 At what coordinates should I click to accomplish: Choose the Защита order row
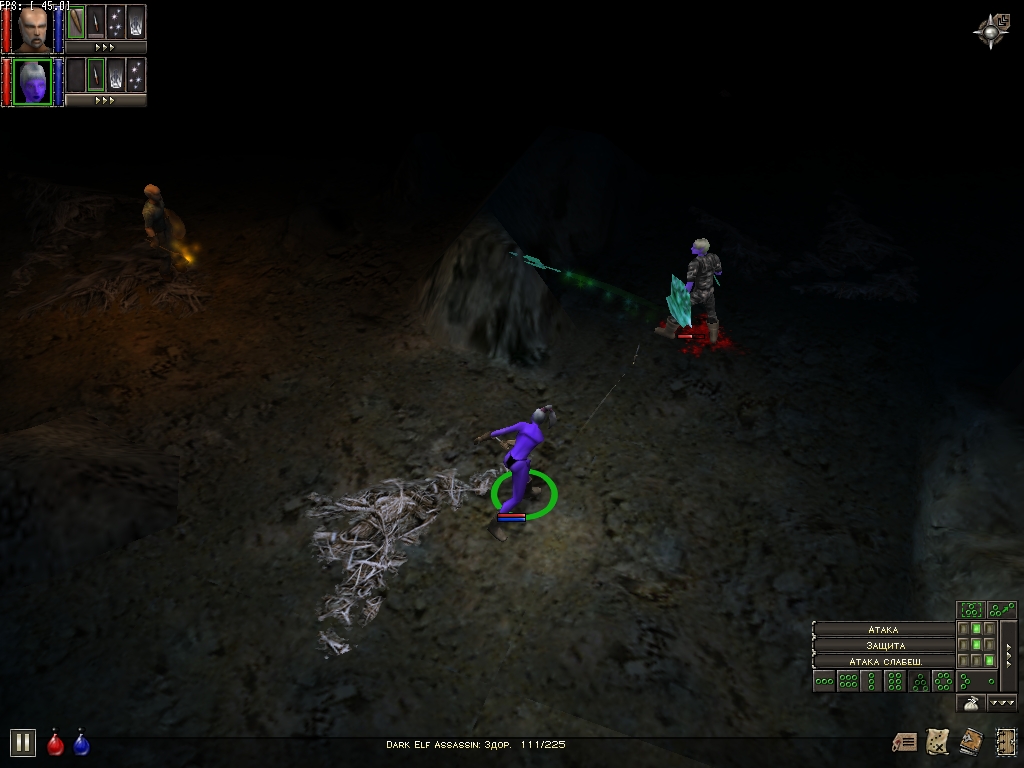click(x=884, y=646)
